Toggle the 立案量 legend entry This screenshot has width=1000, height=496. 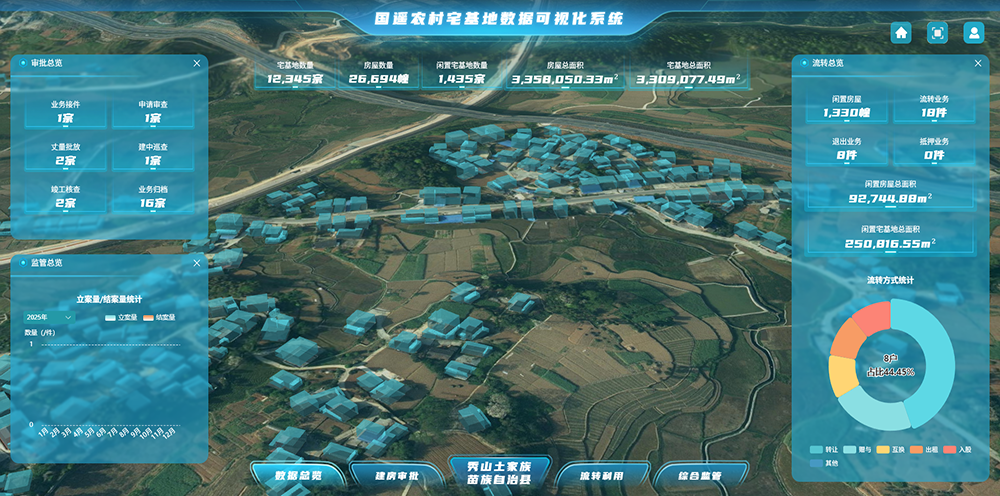[x=120, y=317]
